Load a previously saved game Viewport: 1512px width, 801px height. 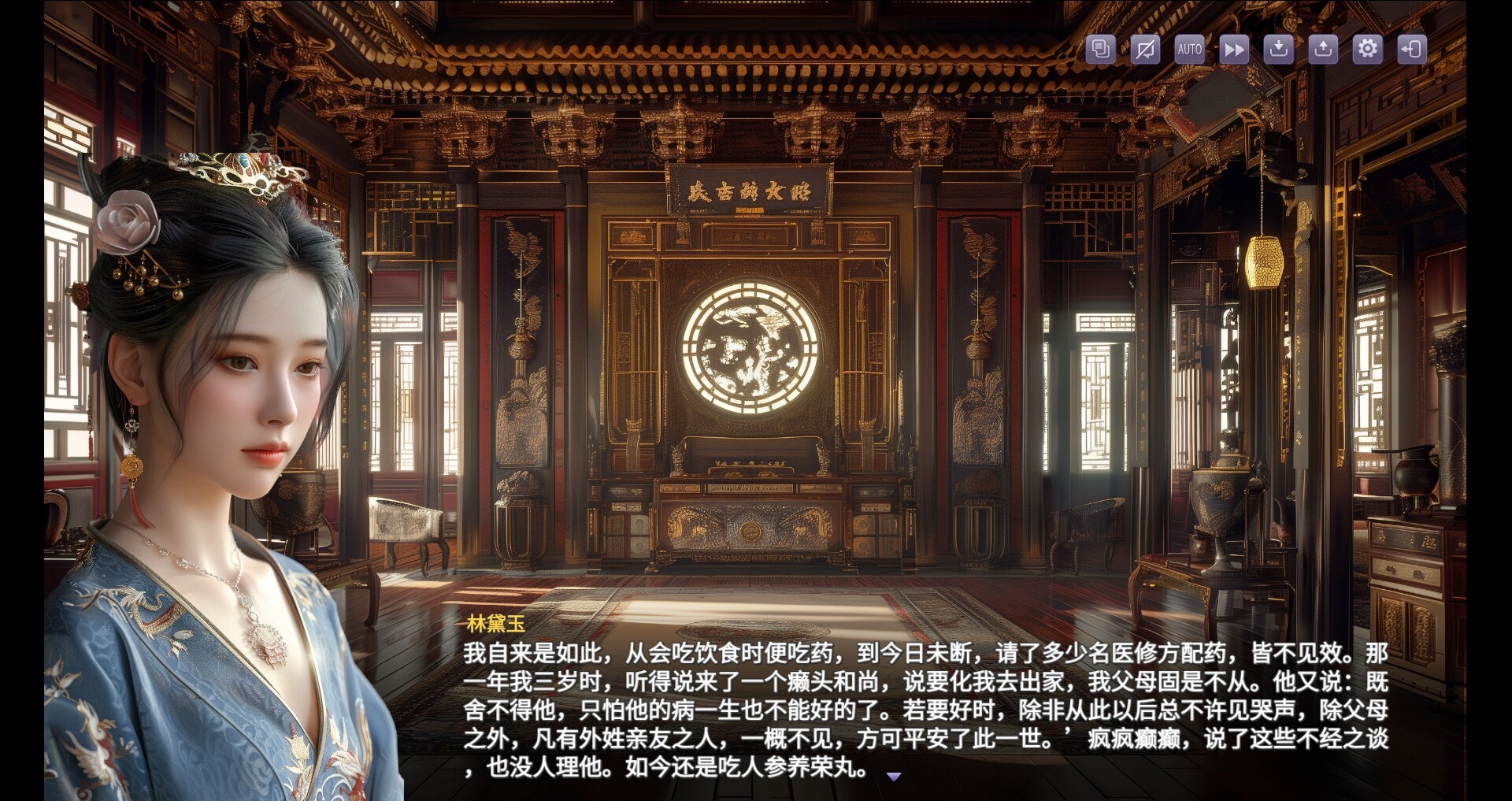[x=1324, y=49]
